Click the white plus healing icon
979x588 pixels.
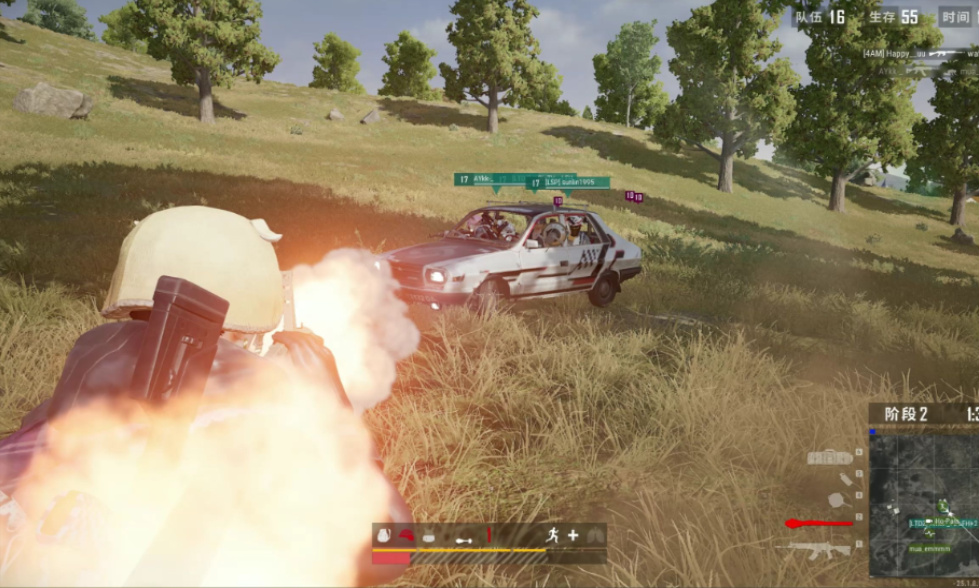point(573,535)
